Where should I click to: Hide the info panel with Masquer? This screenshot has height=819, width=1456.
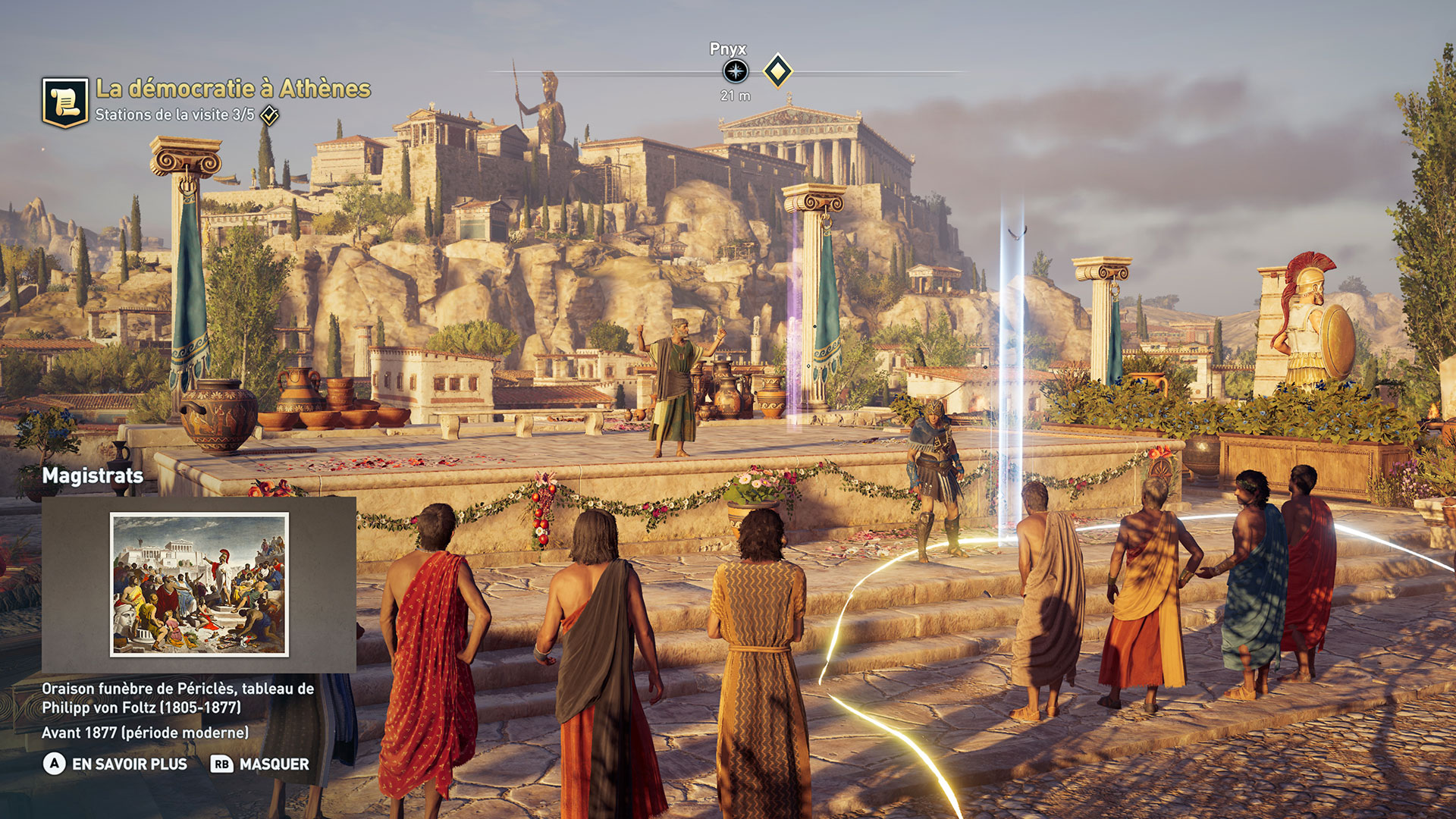point(260,764)
